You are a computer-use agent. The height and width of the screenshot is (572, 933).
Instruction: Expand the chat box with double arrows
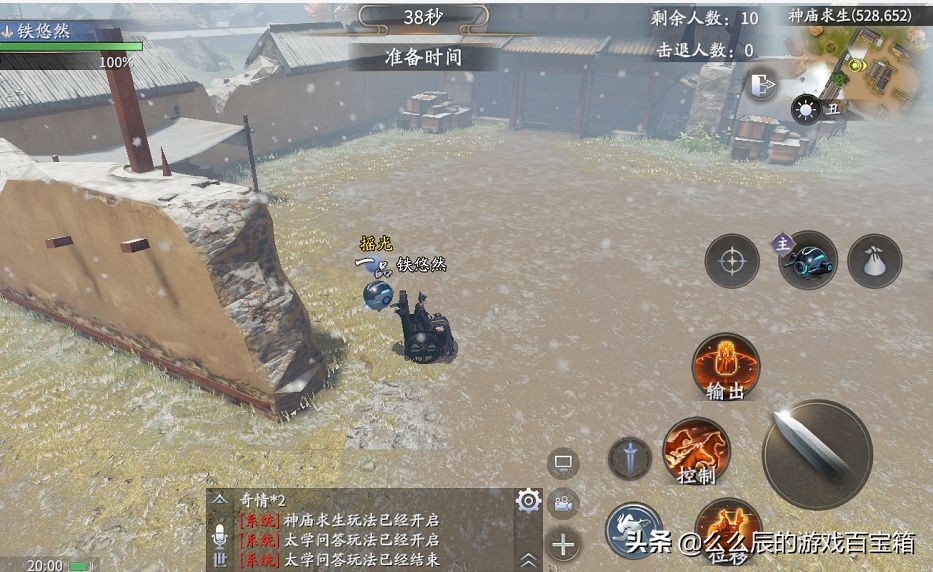[528, 560]
